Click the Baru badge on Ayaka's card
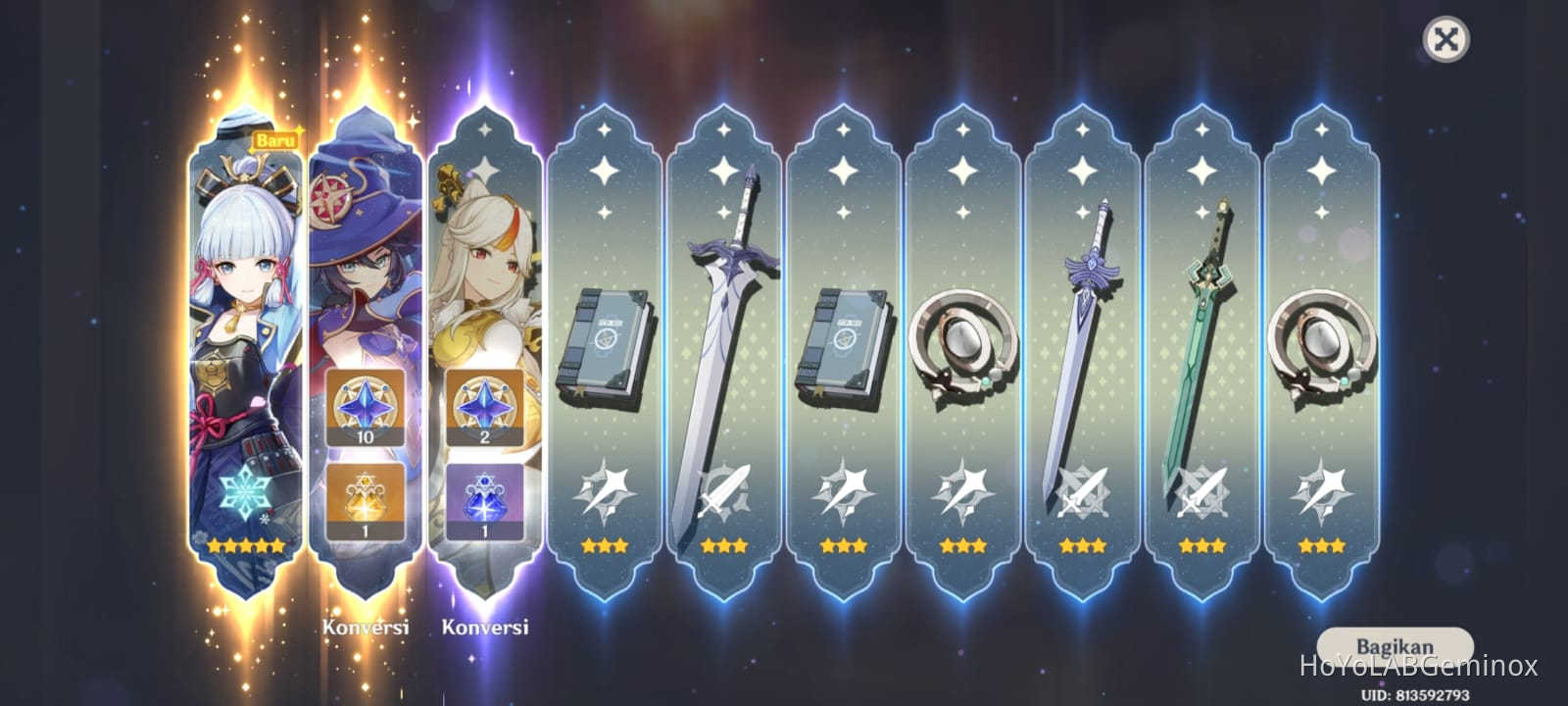This screenshot has width=1568, height=706. [x=274, y=140]
